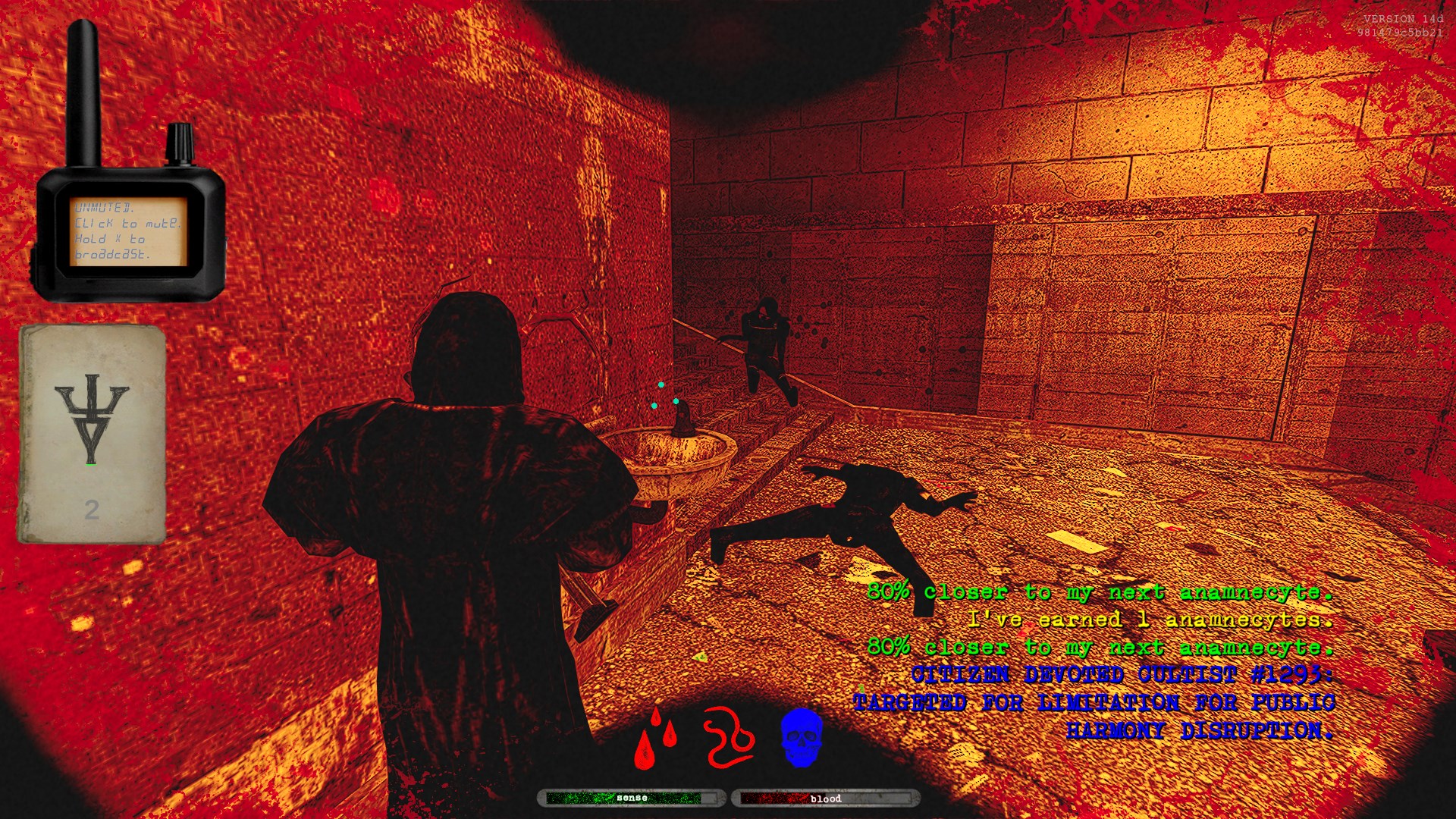
Task: Choose the blue skull icon
Action: click(x=802, y=737)
